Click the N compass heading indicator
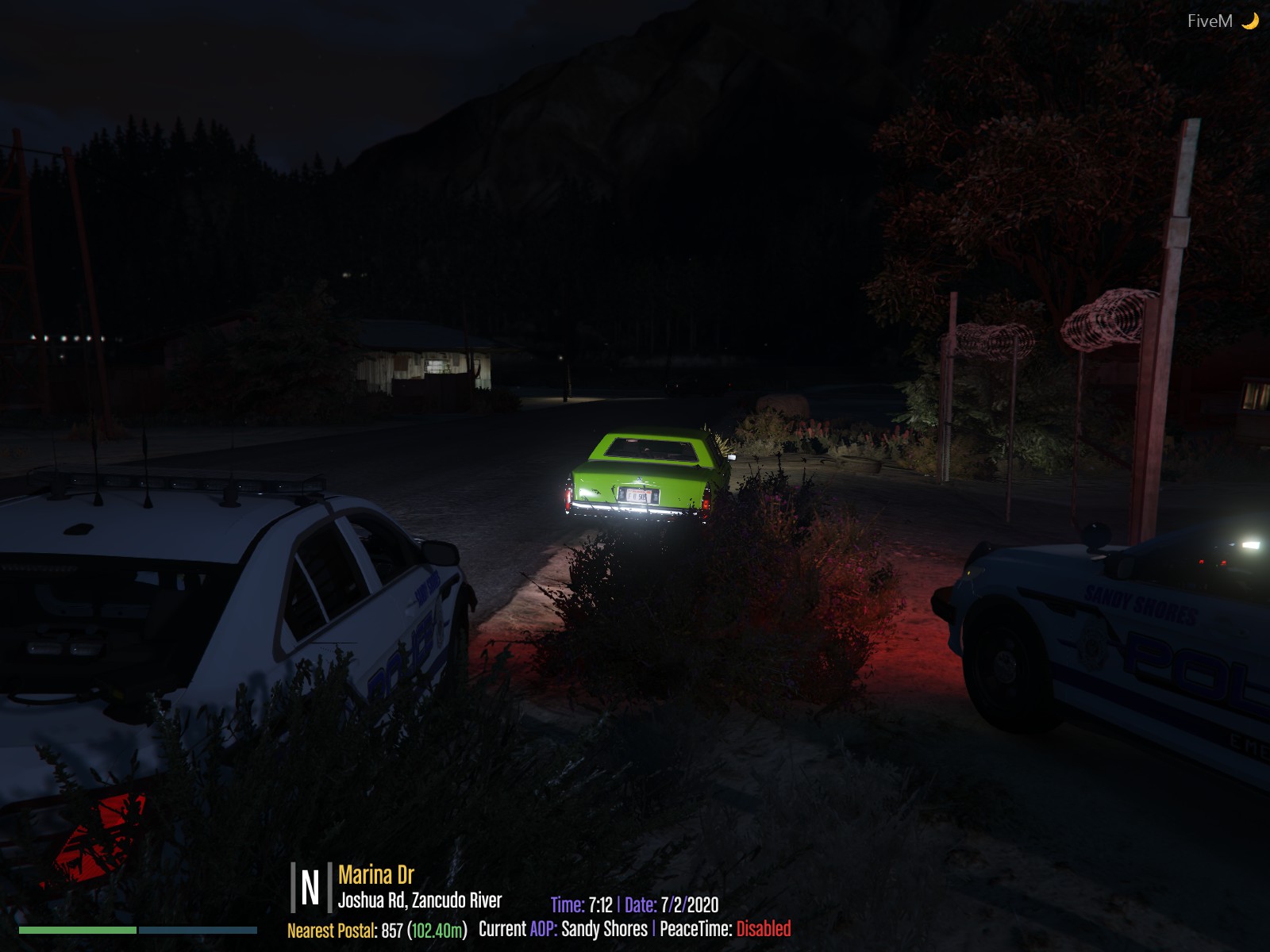This screenshot has height=952, width=1270. pos(310,887)
